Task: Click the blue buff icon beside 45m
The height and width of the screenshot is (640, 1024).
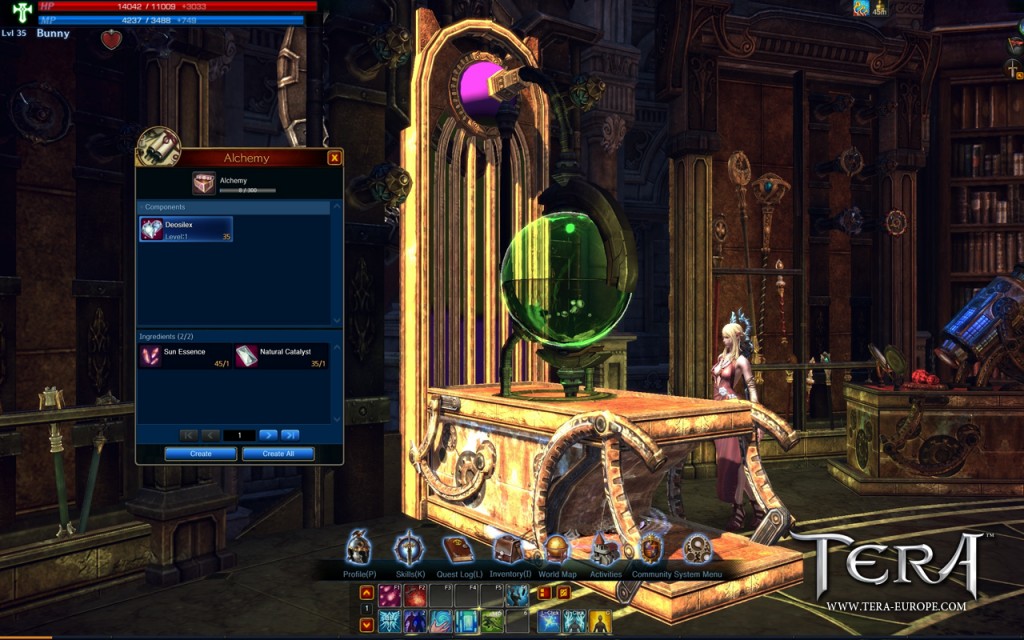Action: pos(859,8)
